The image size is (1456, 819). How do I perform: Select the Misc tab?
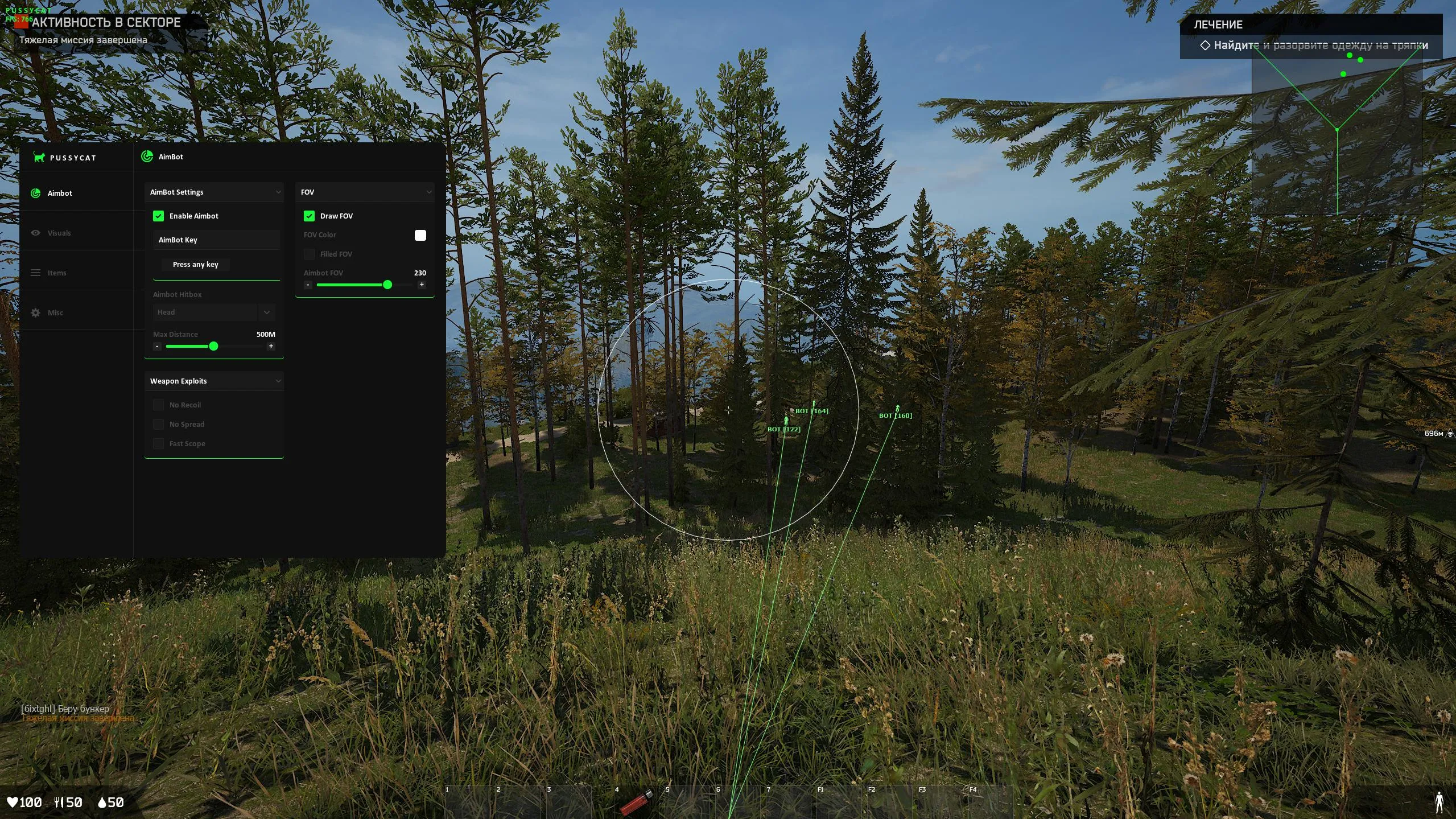click(x=55, y=312)
